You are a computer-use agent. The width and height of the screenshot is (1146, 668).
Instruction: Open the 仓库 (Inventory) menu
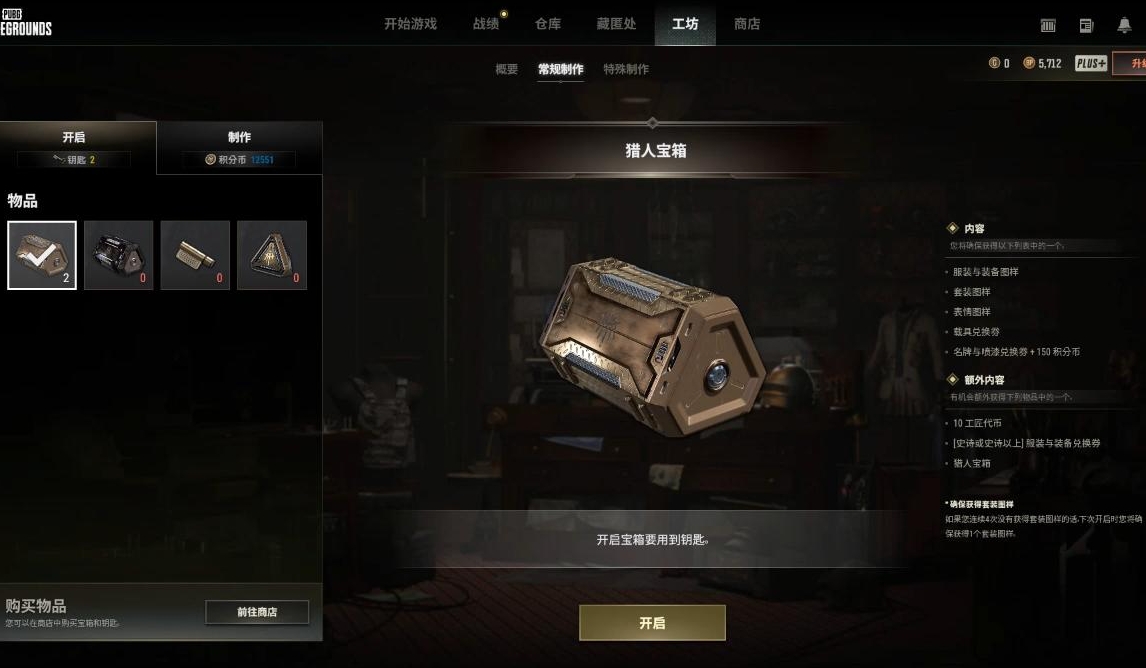[x=548, y=24]
